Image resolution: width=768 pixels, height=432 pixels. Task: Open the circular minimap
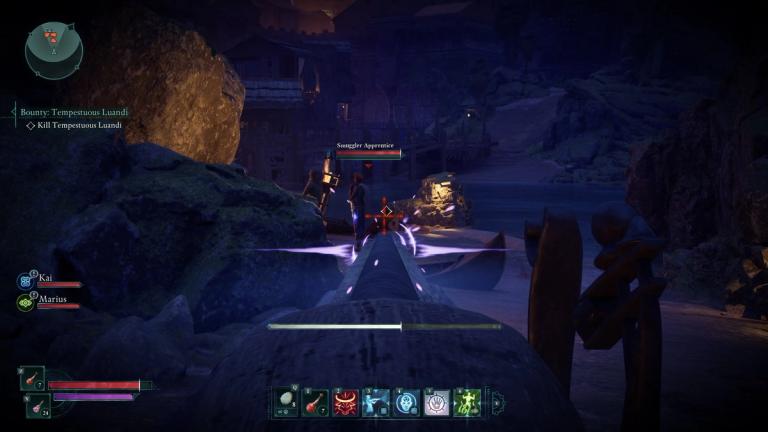tap(54, 51)
